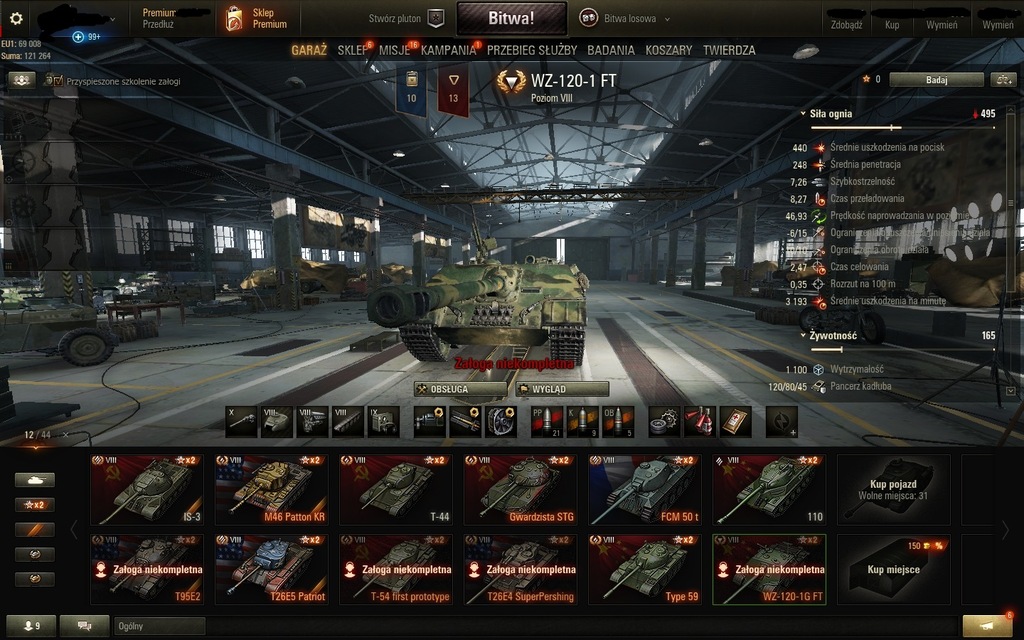Click Kup pojazd to buy a vehicle

point(892,489)
